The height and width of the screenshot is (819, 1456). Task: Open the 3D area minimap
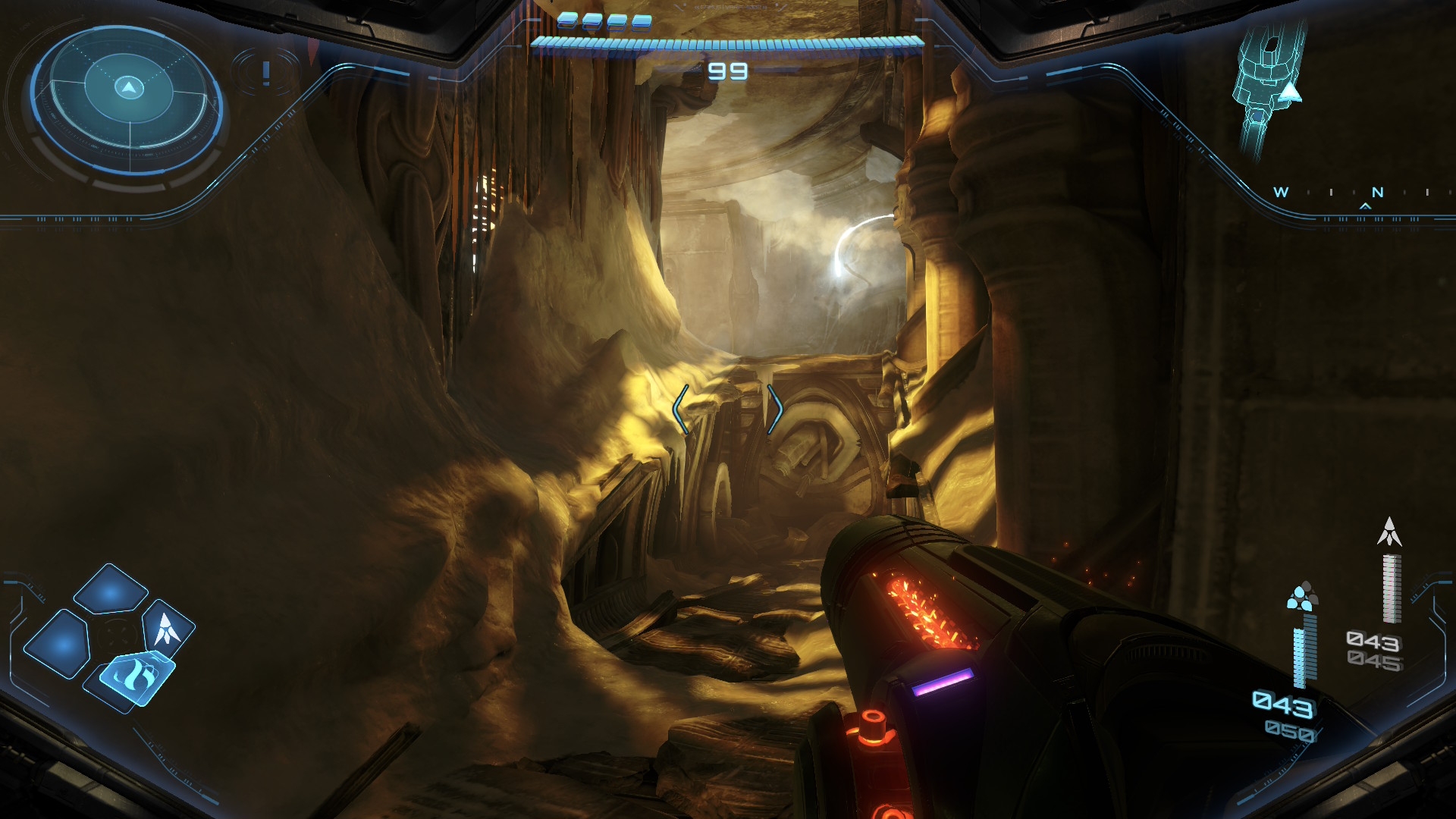click(x=1268, y=83)
